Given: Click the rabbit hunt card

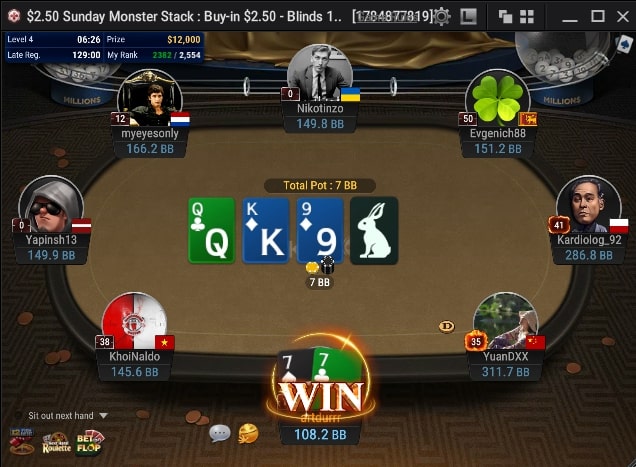Looking at the screenshot, I should [374, 230].
